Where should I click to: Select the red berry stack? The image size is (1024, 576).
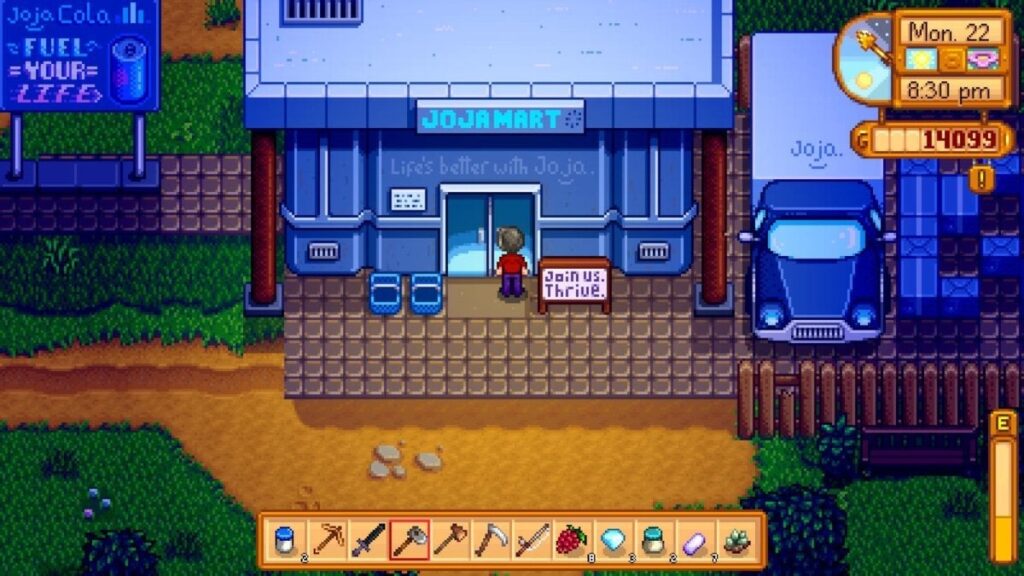(572, 540)
